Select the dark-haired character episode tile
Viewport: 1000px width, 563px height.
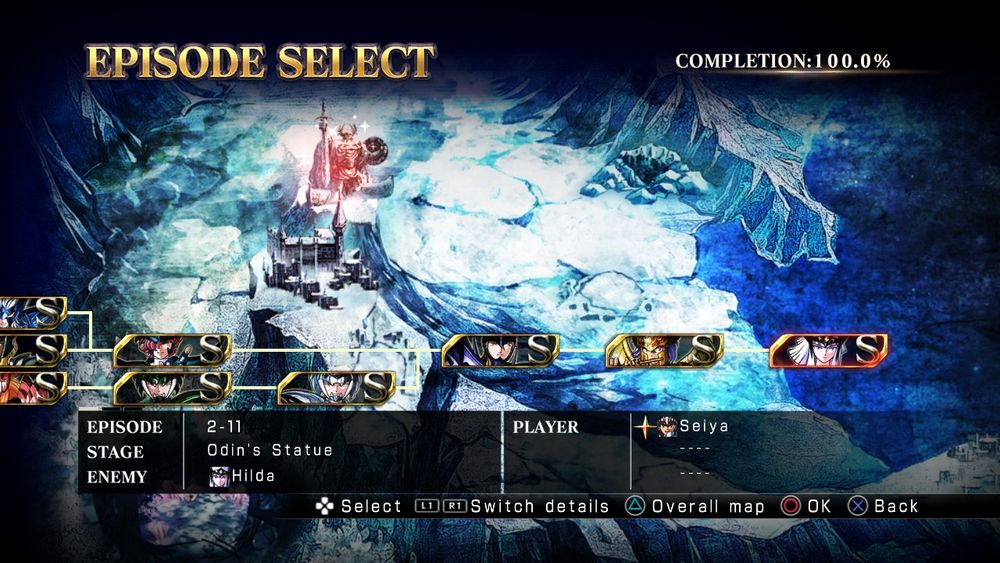(x=500, y=350)
